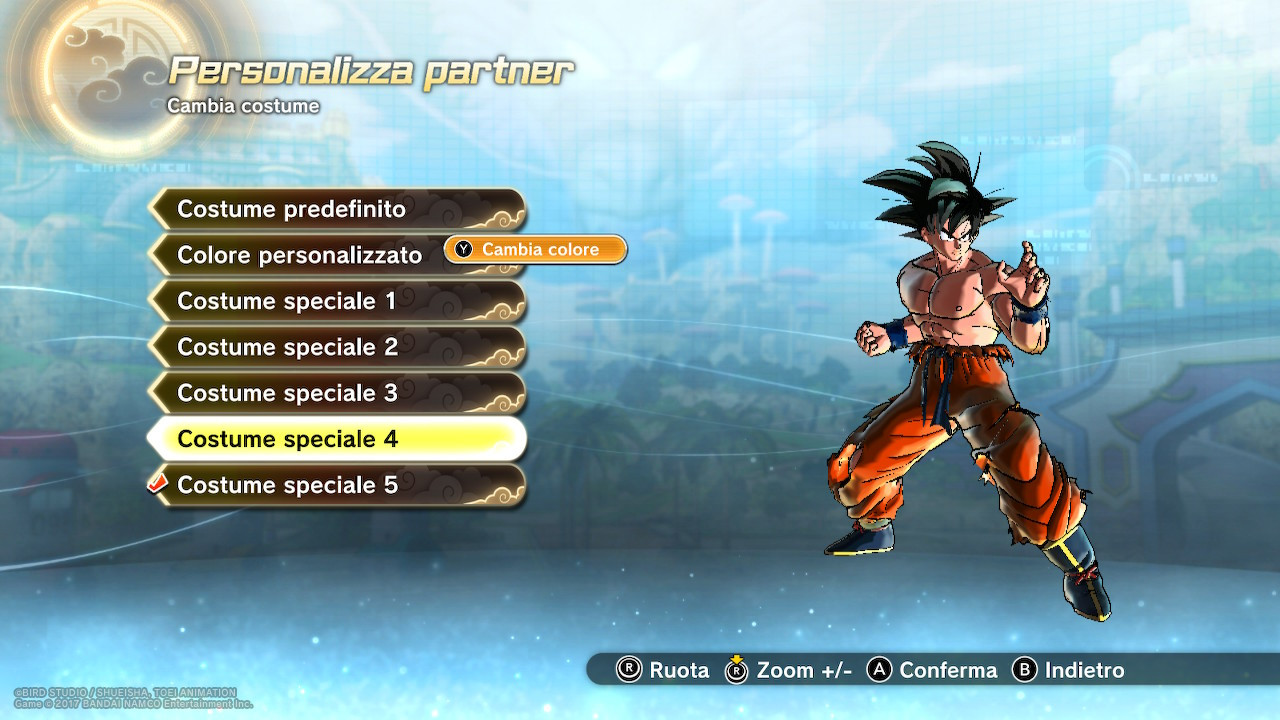This screenshot has width=1280, height=720.
Task: Select the right-stick Zoom +/- icon
Action: point(737,671)
